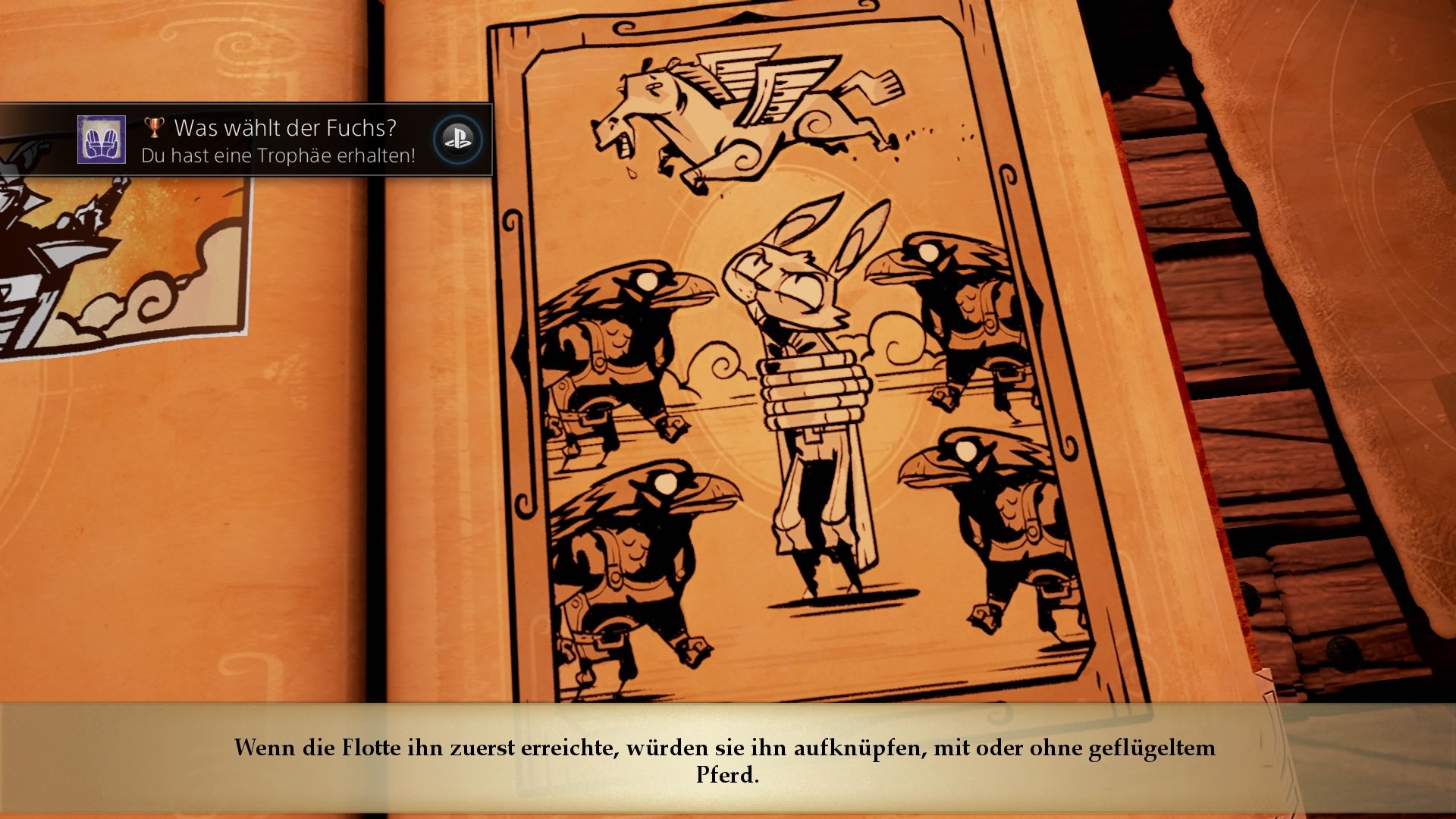Screen dimensions: 1456x819
Task: Select the purple trophy artwork icon
Action: (x=103, y=140)
